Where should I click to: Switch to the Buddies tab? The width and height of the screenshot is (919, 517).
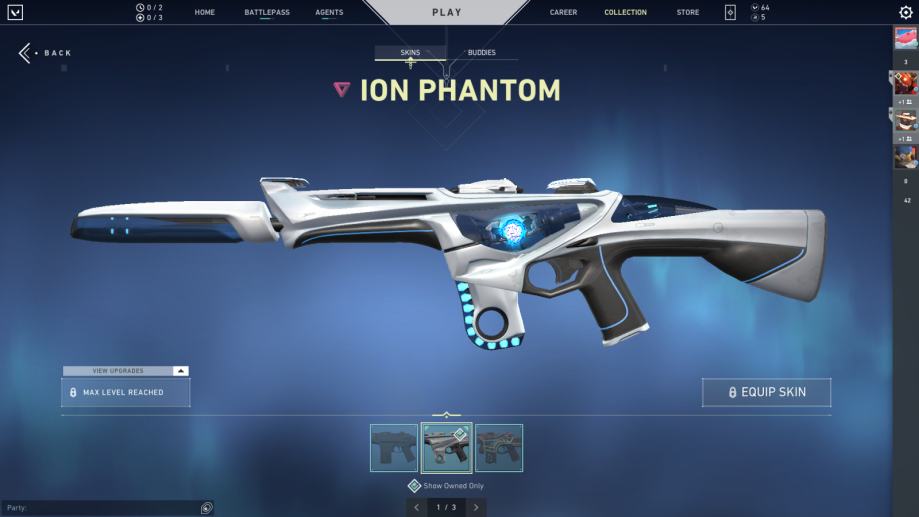[x=481, y=53]
